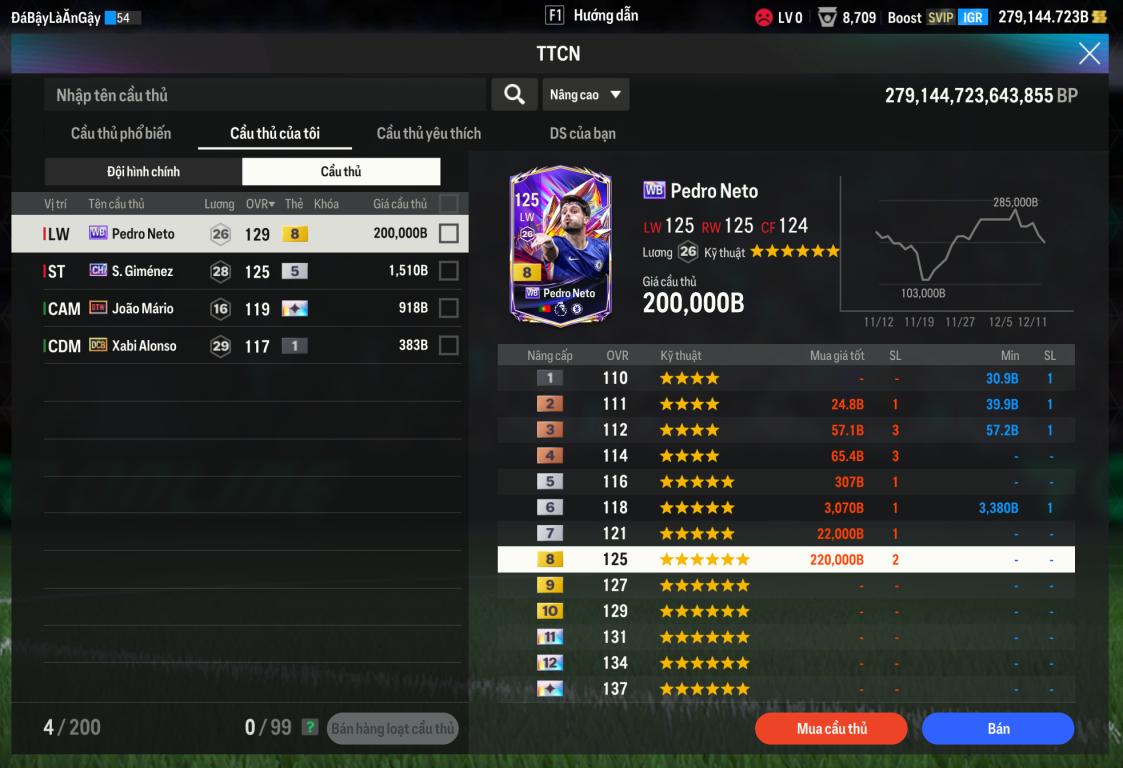1123x768 pixels.
Task: Open the Pedro Neto player card
Action: point(560,247)
